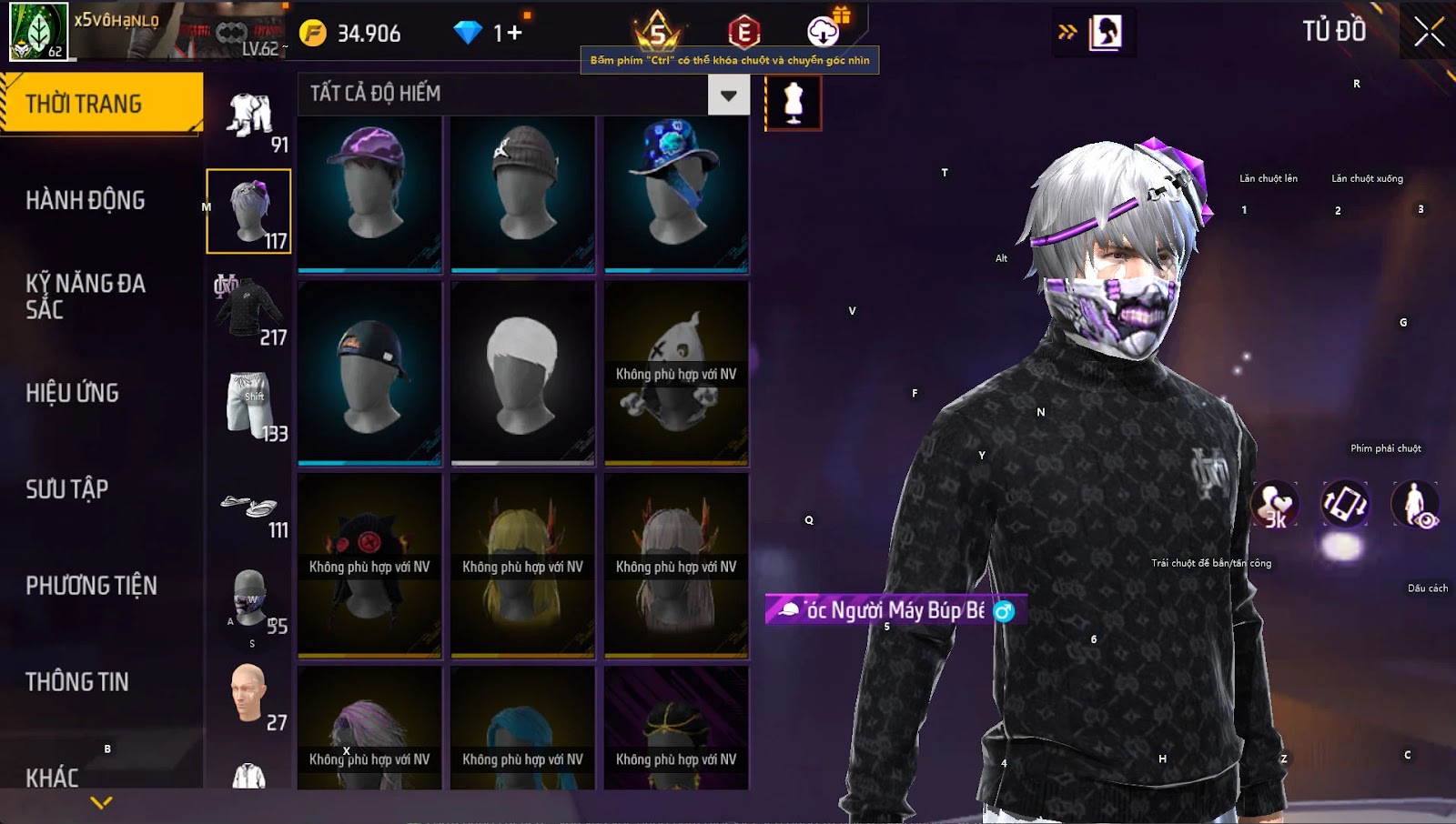Expand the left menu down arrow
Image resolution: width=1456 pixels, height=824 pixels.
(102, 802)
